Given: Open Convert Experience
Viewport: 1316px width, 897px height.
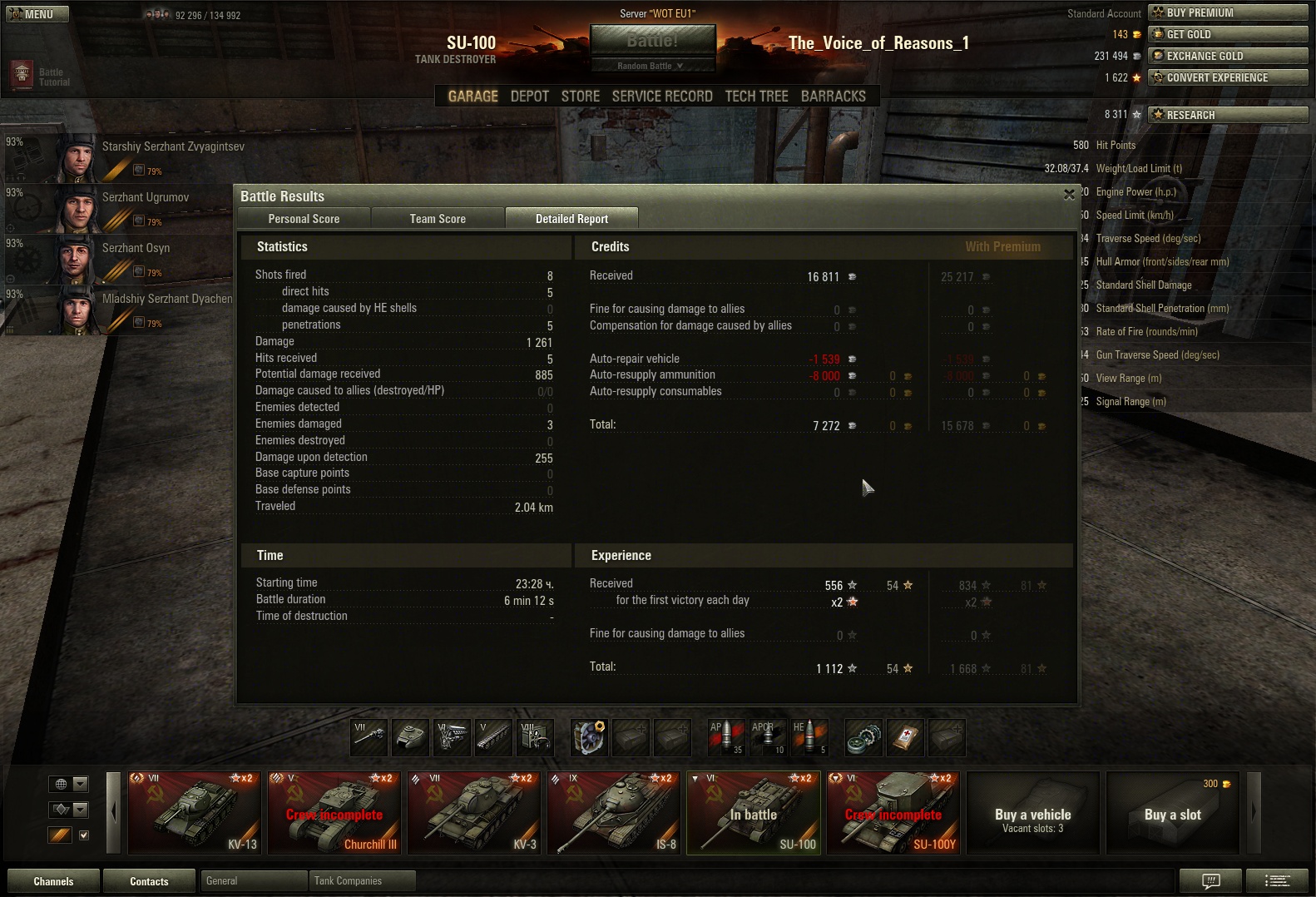Looking at the screenshot, I should click(x=1228, y=77).
